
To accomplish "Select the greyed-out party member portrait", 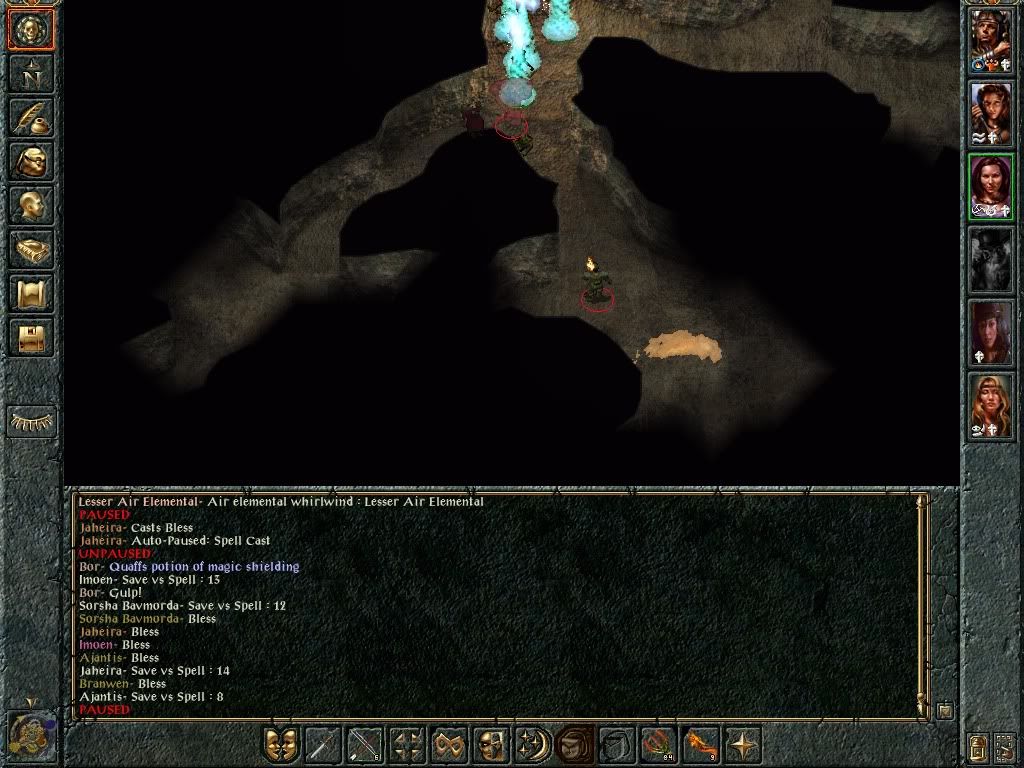I will click(991, 260).
